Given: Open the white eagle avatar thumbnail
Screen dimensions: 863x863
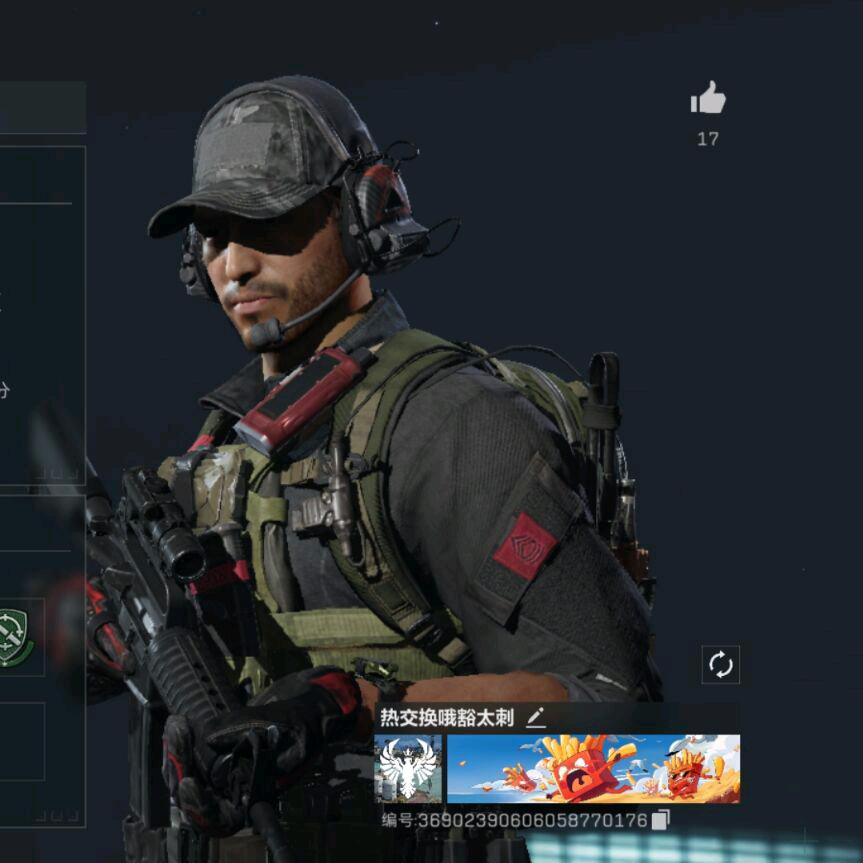Looking at the screenshot, I should point(408,769).
